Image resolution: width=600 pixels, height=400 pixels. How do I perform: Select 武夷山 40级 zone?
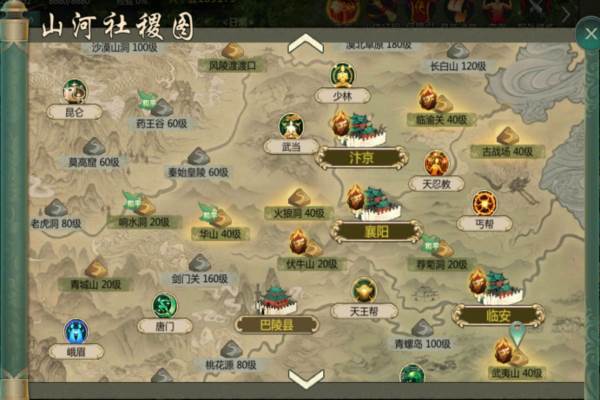click(x=514, y=356)
